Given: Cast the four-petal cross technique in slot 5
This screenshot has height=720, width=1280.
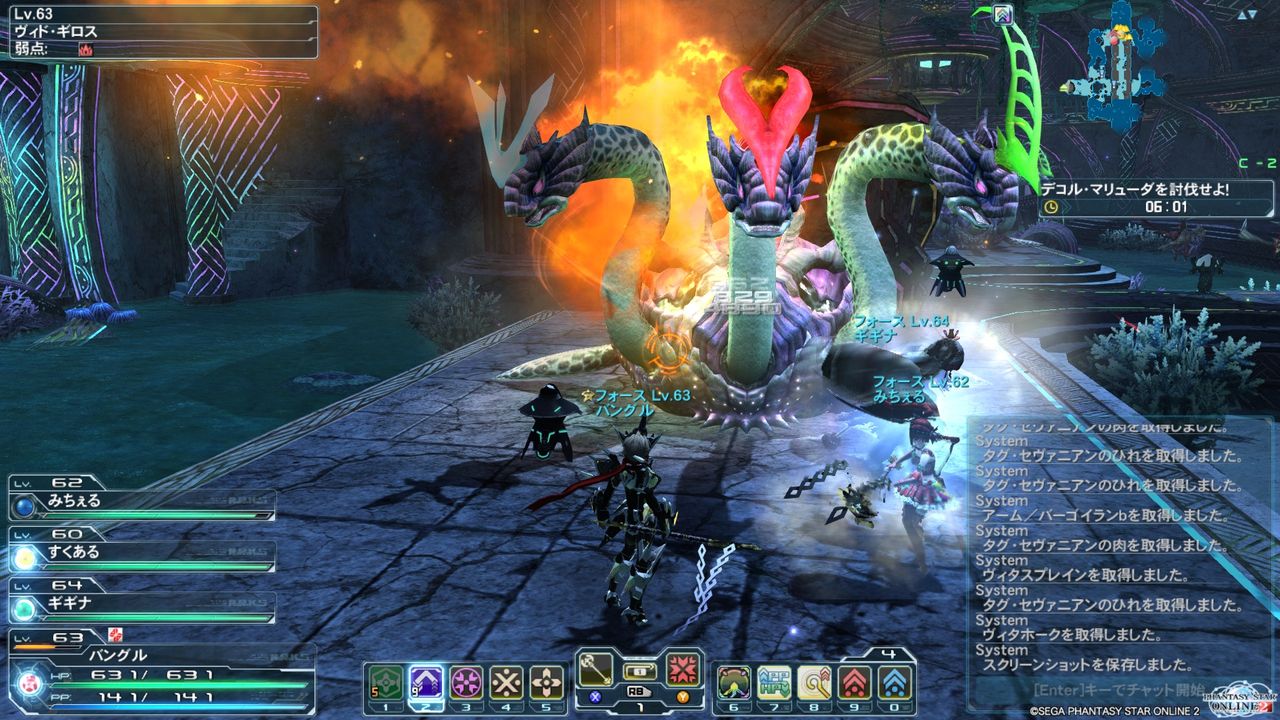Looking at the screenshot, I should pyautogui.click(x=546, y=682).
